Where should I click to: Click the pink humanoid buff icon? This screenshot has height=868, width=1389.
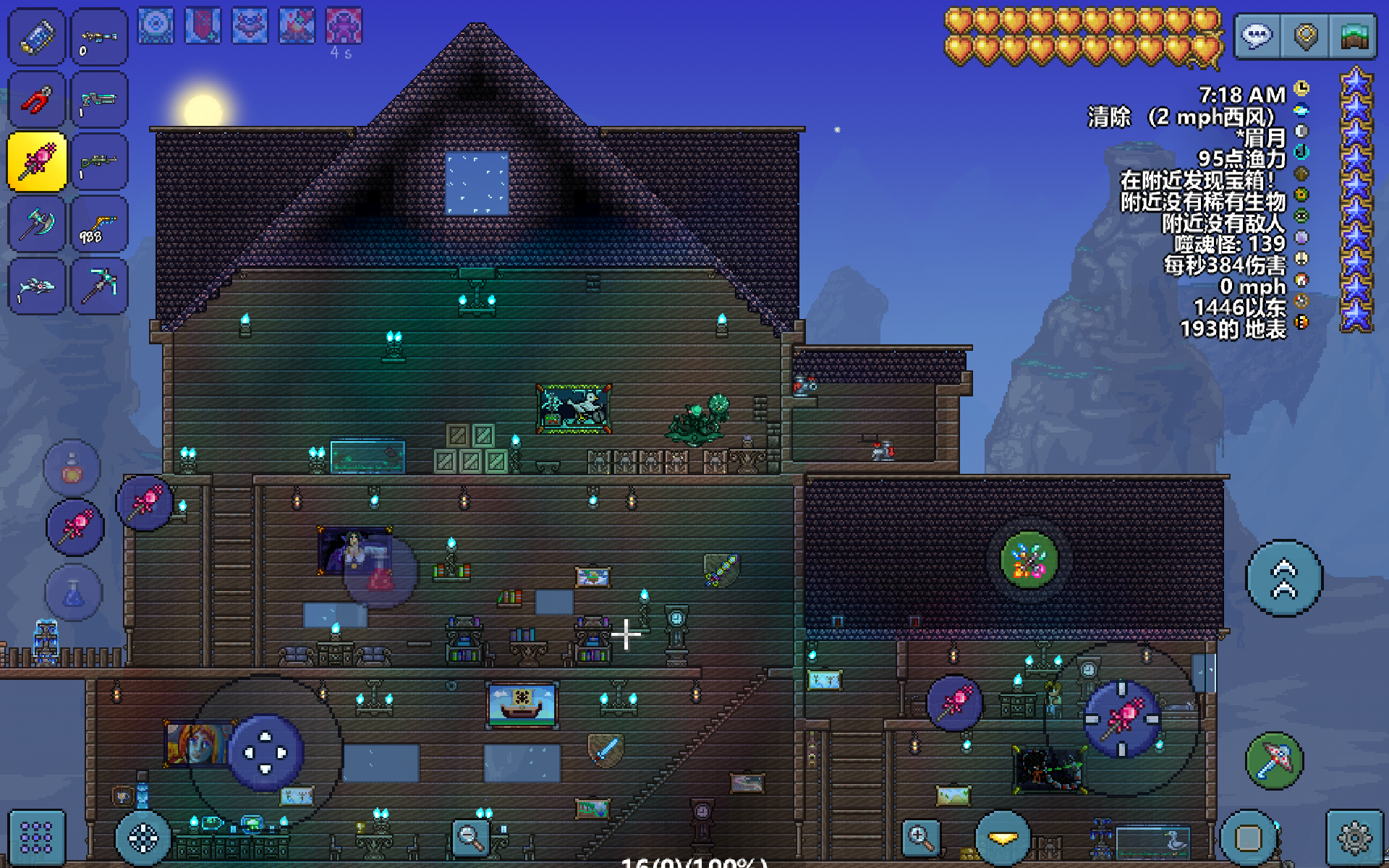pyautogui.click(x=344, y=27)
